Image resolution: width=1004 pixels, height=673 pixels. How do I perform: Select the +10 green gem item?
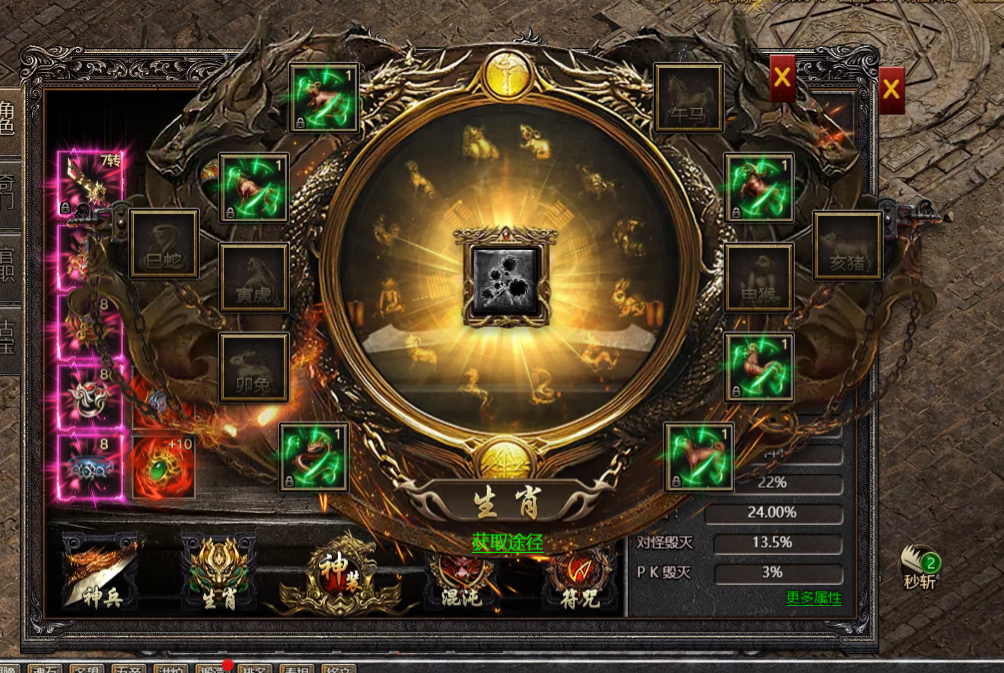[x=164, y=466]
